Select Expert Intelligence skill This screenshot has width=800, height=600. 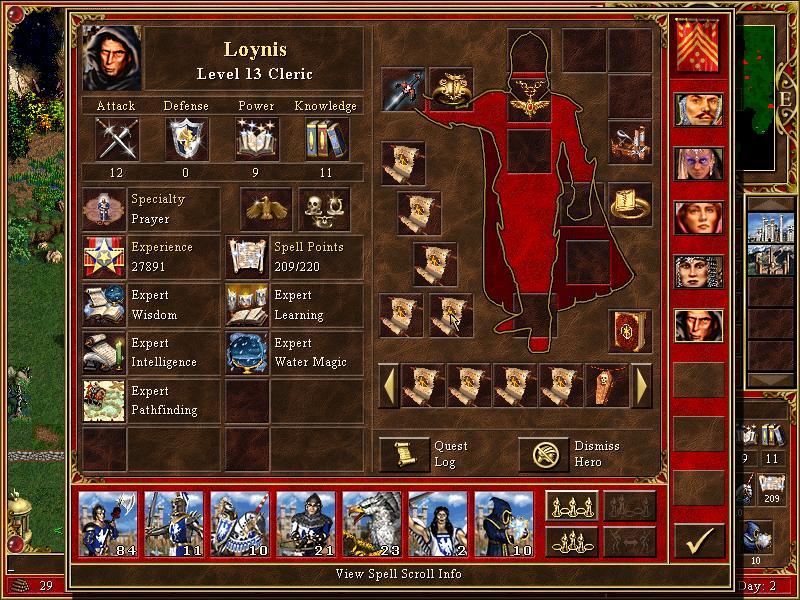(104, 353)
